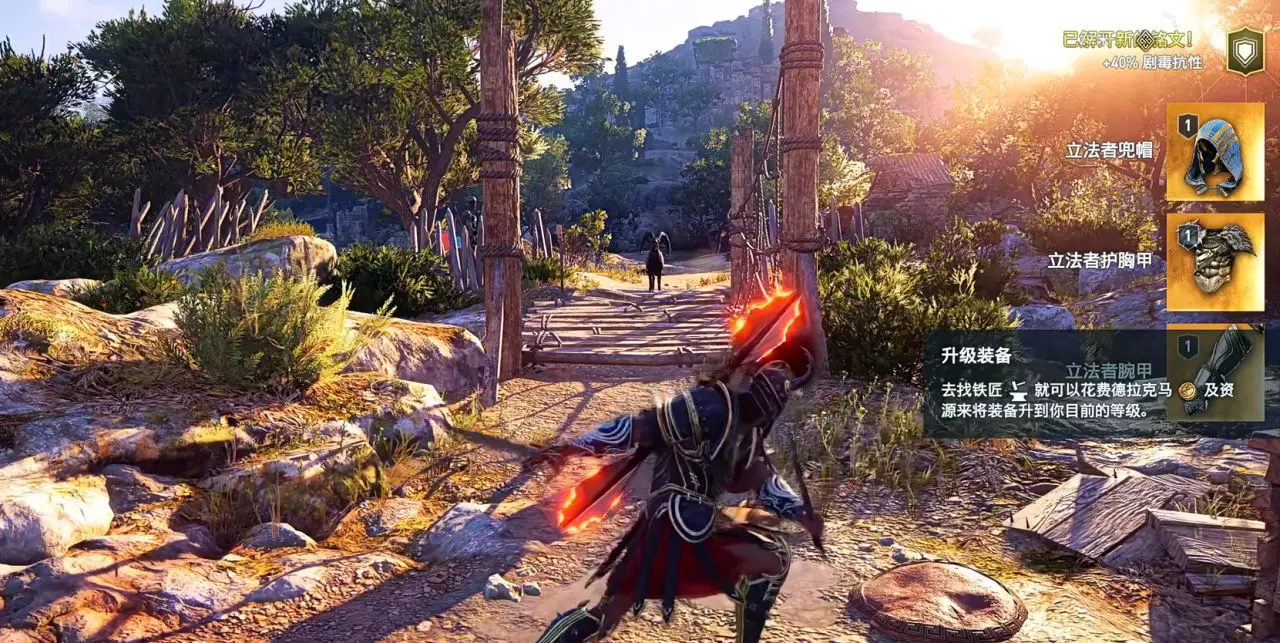Click the shield engraving unlocked icon
1280x643 pixels.
[x=1245, y=50]
